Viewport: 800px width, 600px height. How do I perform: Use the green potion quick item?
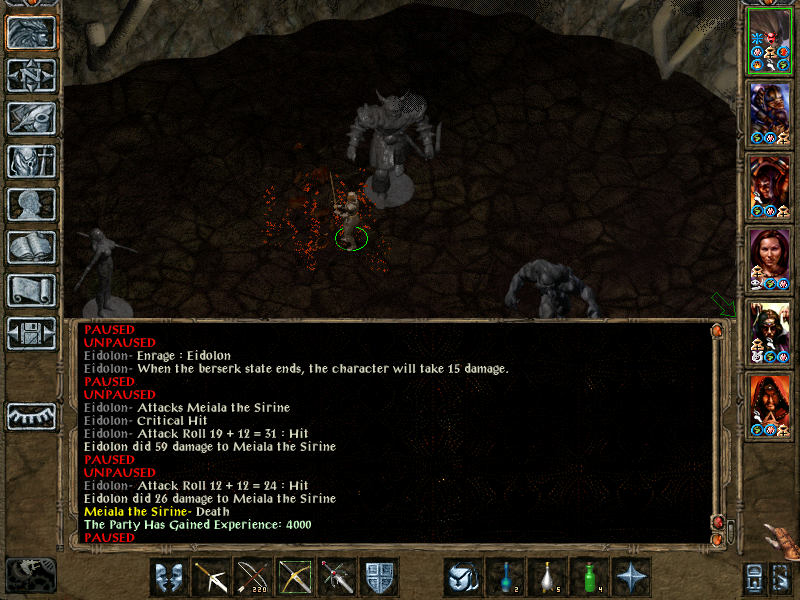[x=590, y=577]
